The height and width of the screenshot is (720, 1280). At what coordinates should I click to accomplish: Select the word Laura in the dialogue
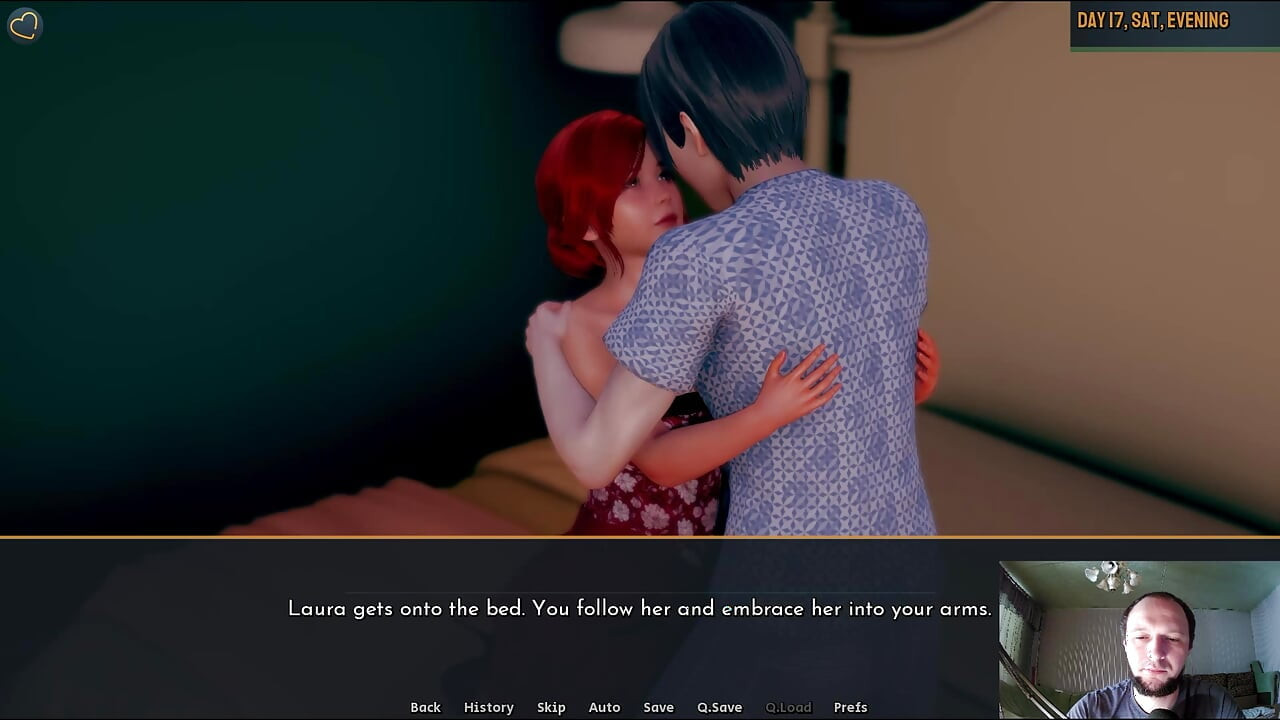[315, 608]
